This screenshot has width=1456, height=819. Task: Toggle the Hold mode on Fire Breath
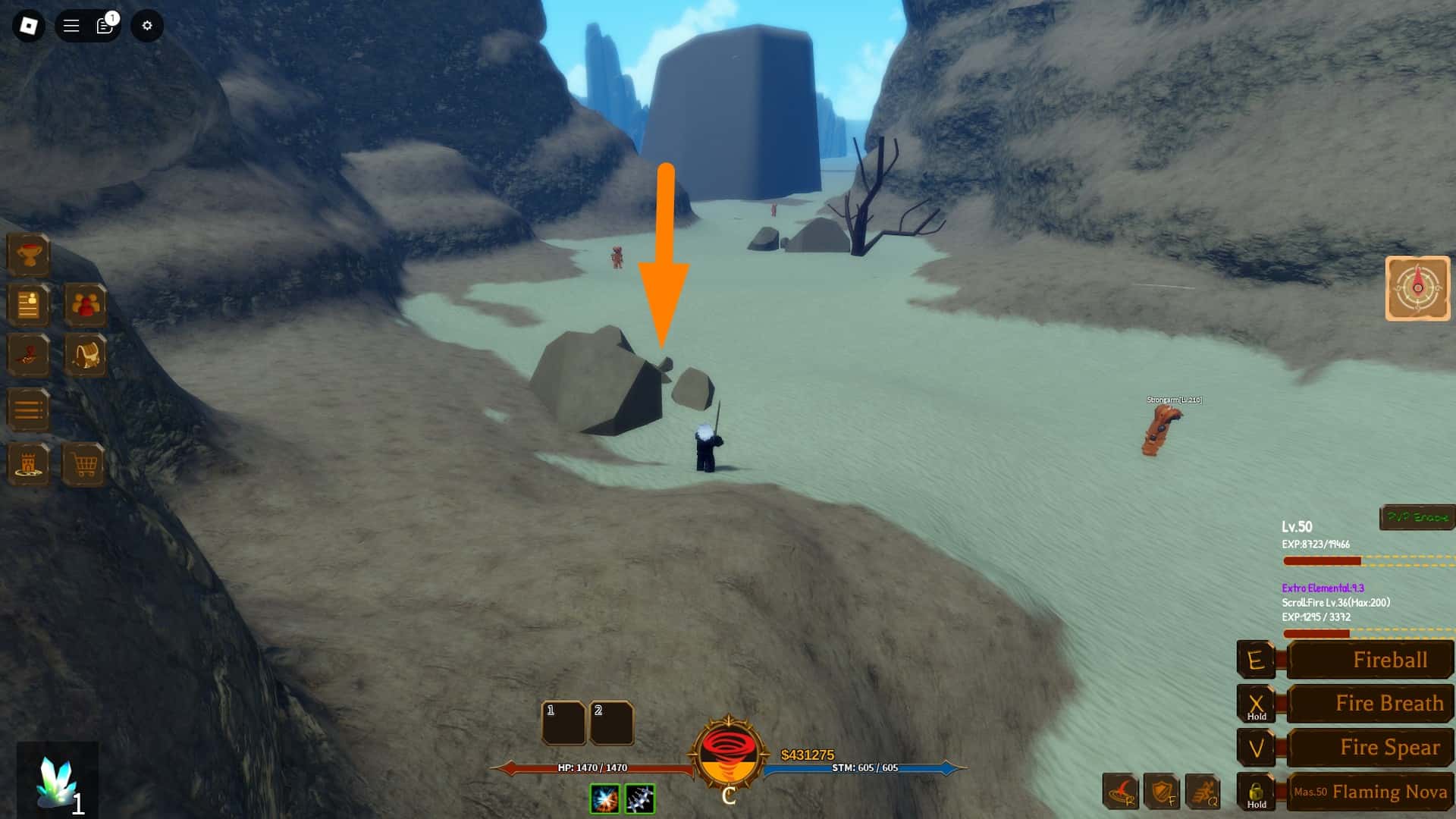[1257, 703]
